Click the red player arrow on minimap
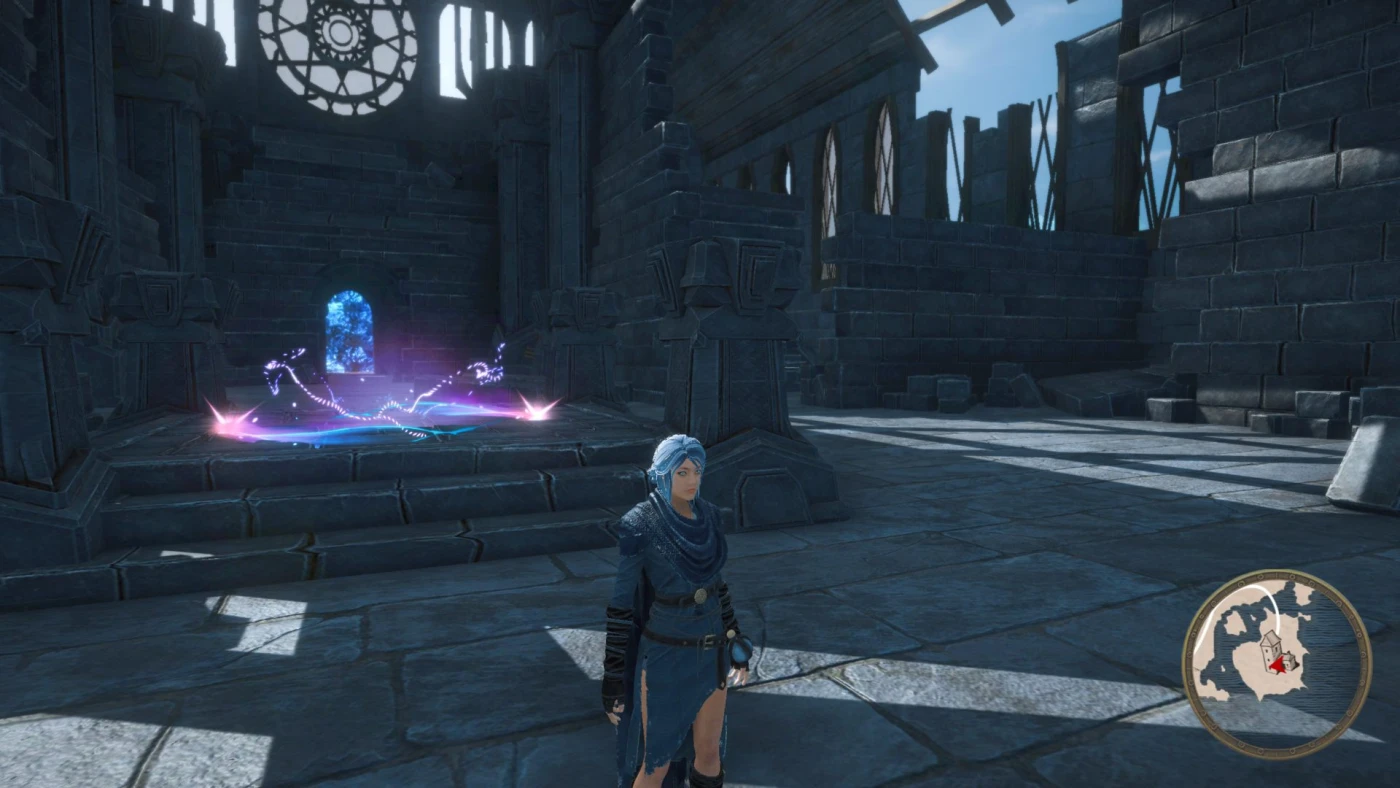The image size is (1400, 788). pyautogui.click(x=1277, y=664)
